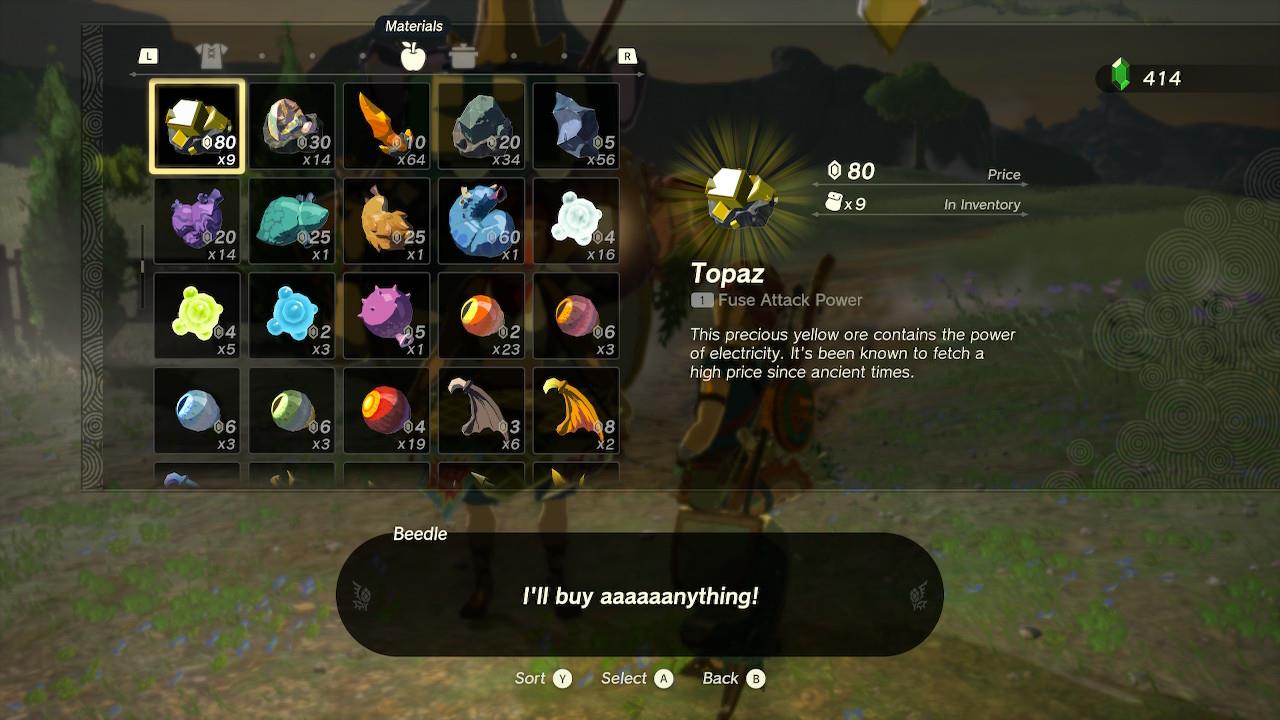Screen dimensions: 1280x720
Task: Select the grey-green ore priced at 20
Action: click(x=481, y=127)
